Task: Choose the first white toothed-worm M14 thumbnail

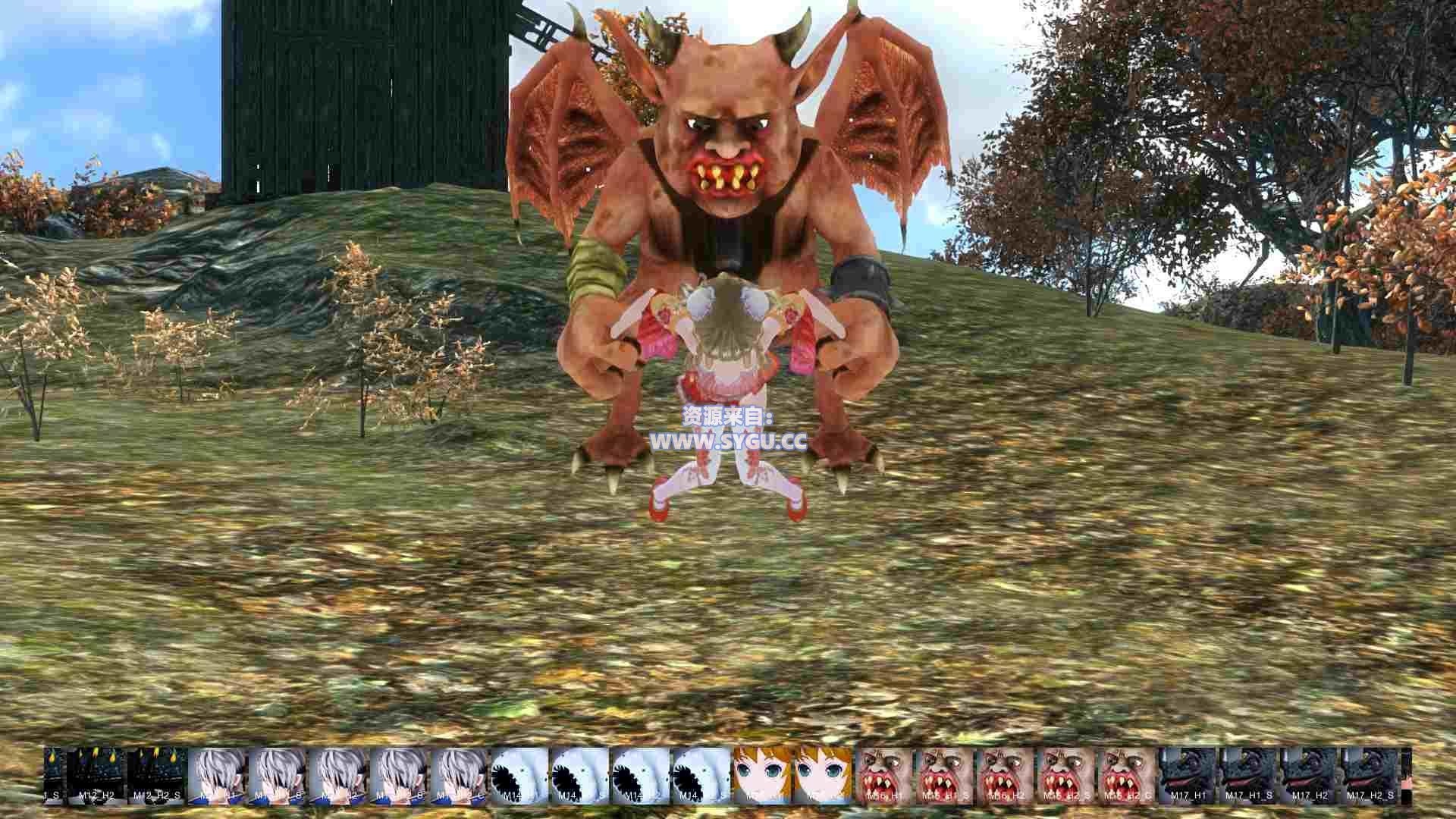Action: coord(521,775)
